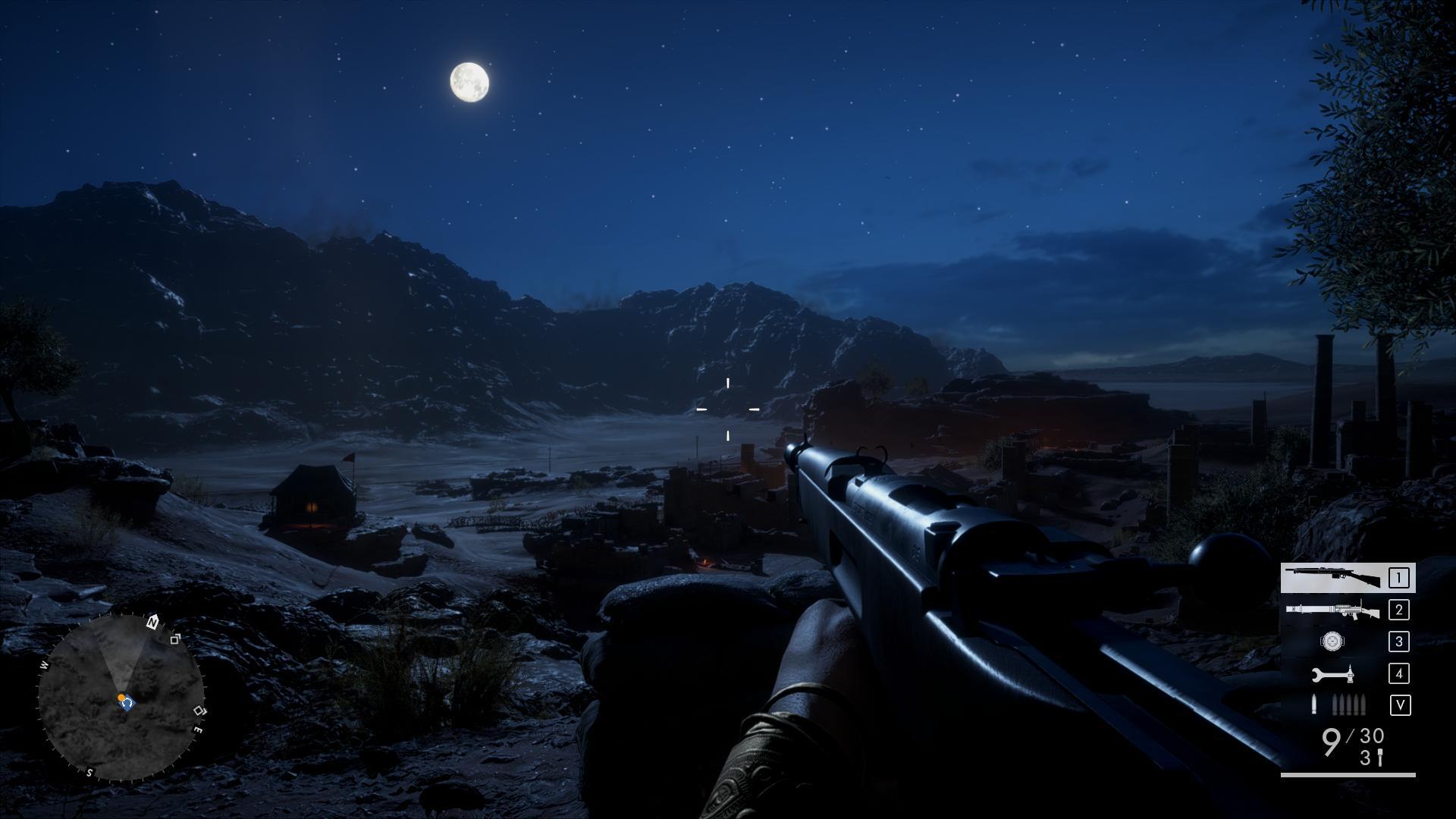Click the blue player marker on the minimap
This screenshot has height=819, width=1456.
(127, 704)
